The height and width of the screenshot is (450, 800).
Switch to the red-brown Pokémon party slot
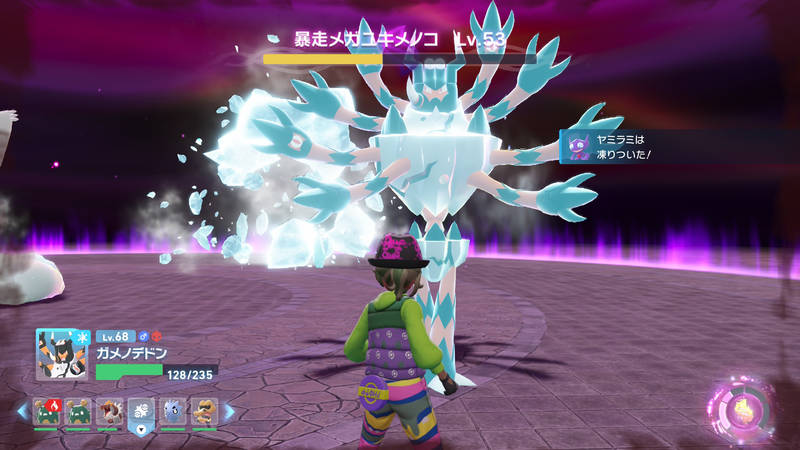click(109, 411)
